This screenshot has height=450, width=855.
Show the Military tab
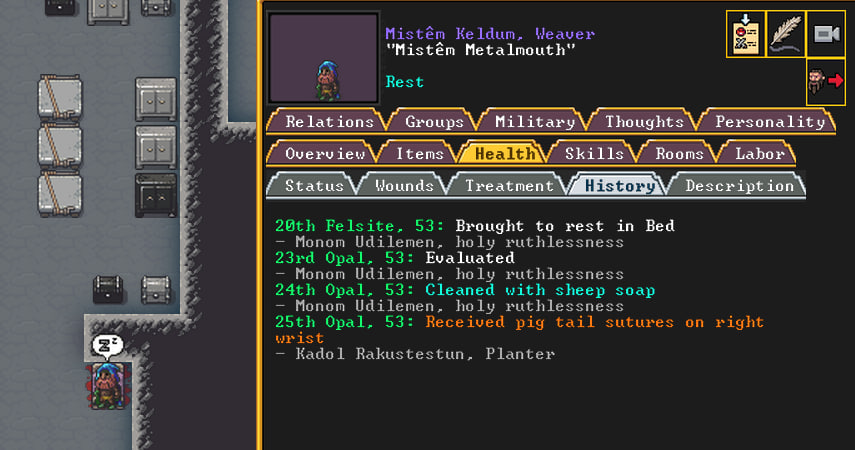[535, 122]
